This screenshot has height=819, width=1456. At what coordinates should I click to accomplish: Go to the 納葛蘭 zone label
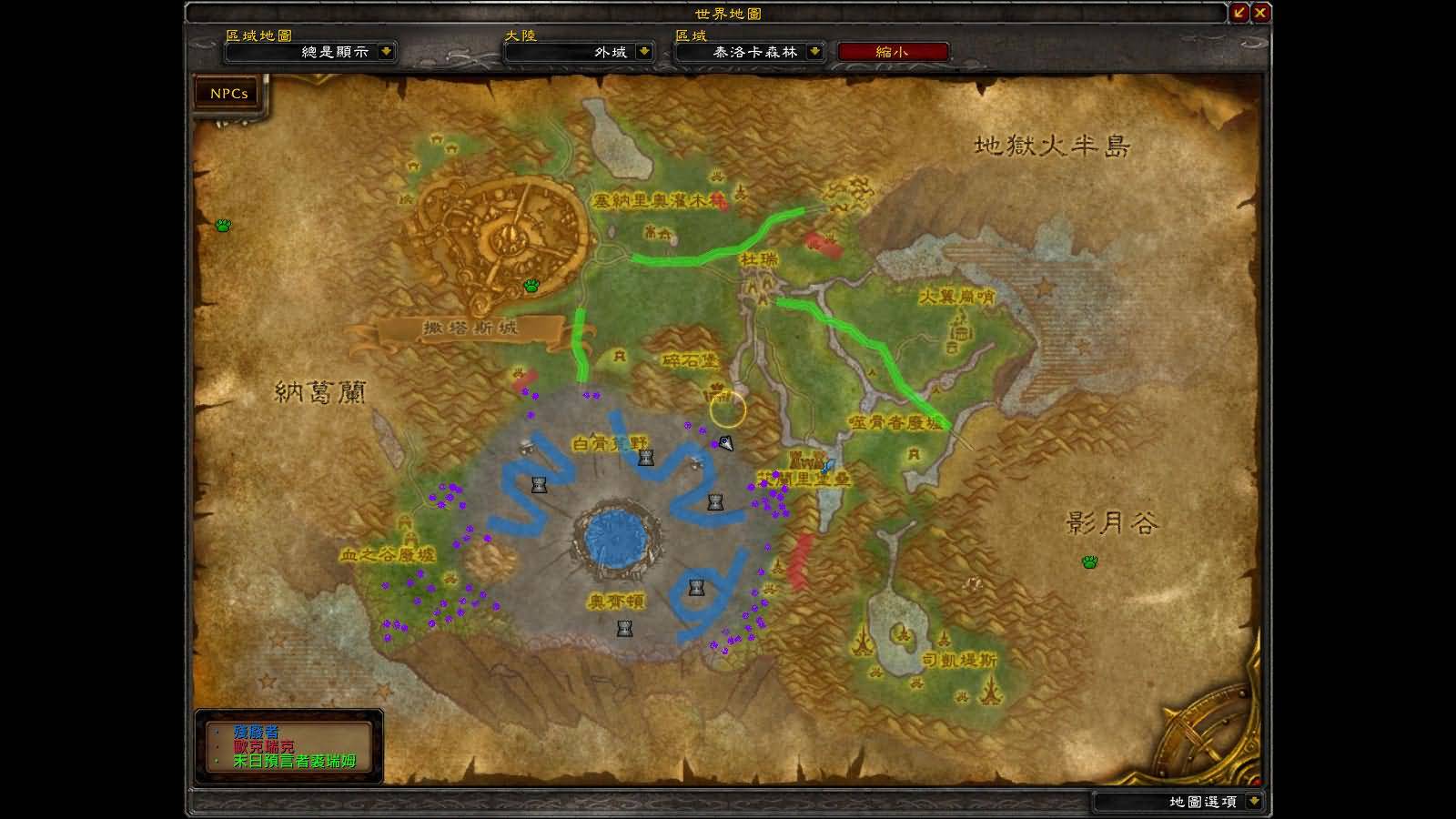pyautogui.click(x=320, y=392)
